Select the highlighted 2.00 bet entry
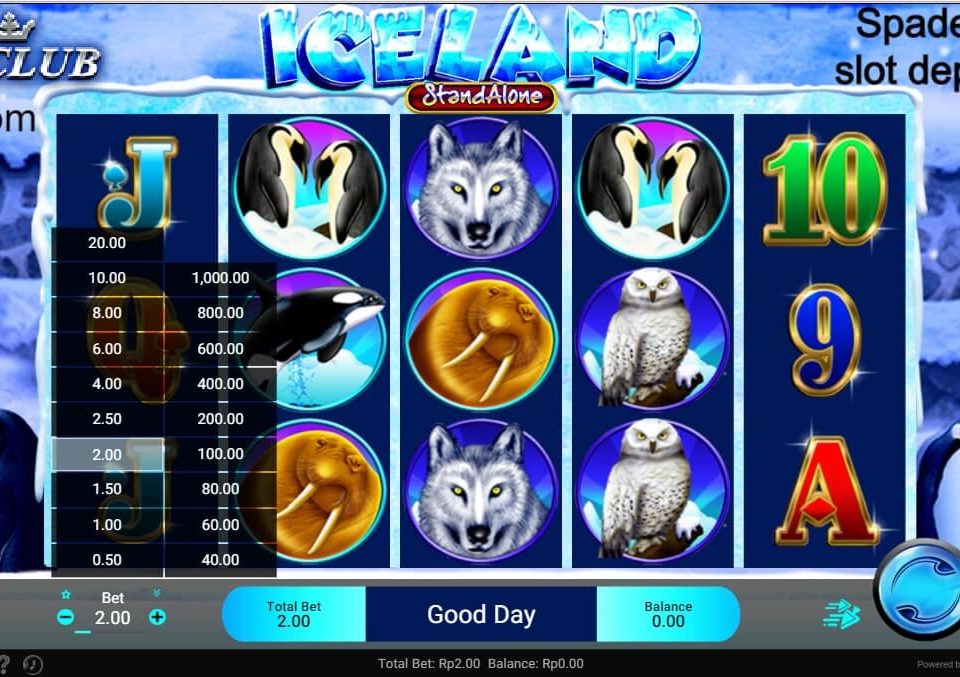Image resolution: width=960 pixels, height=677 pixels. pyautogui.click(x=107, y=454)
